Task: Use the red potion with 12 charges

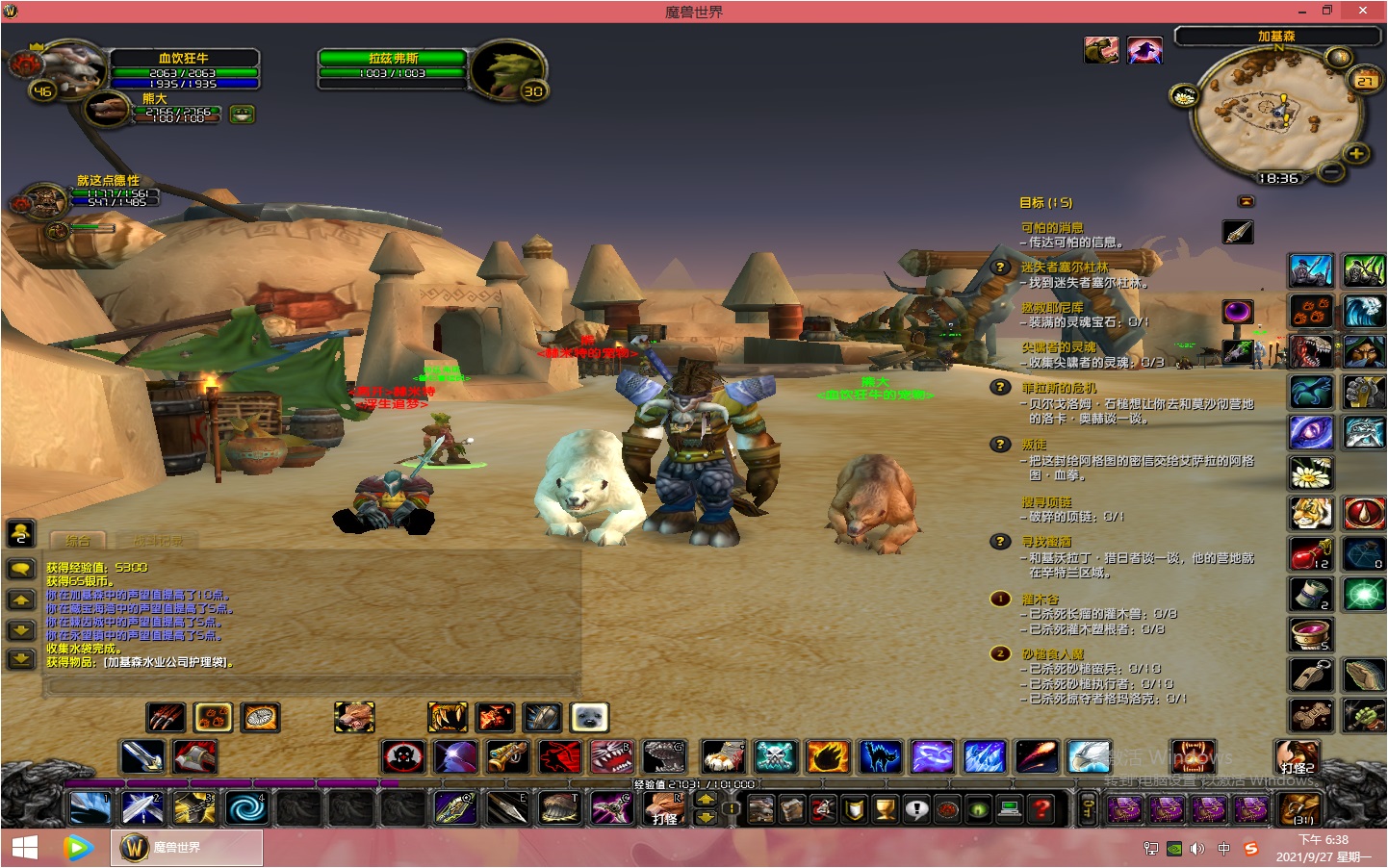Action: (x=1310, y=555)
